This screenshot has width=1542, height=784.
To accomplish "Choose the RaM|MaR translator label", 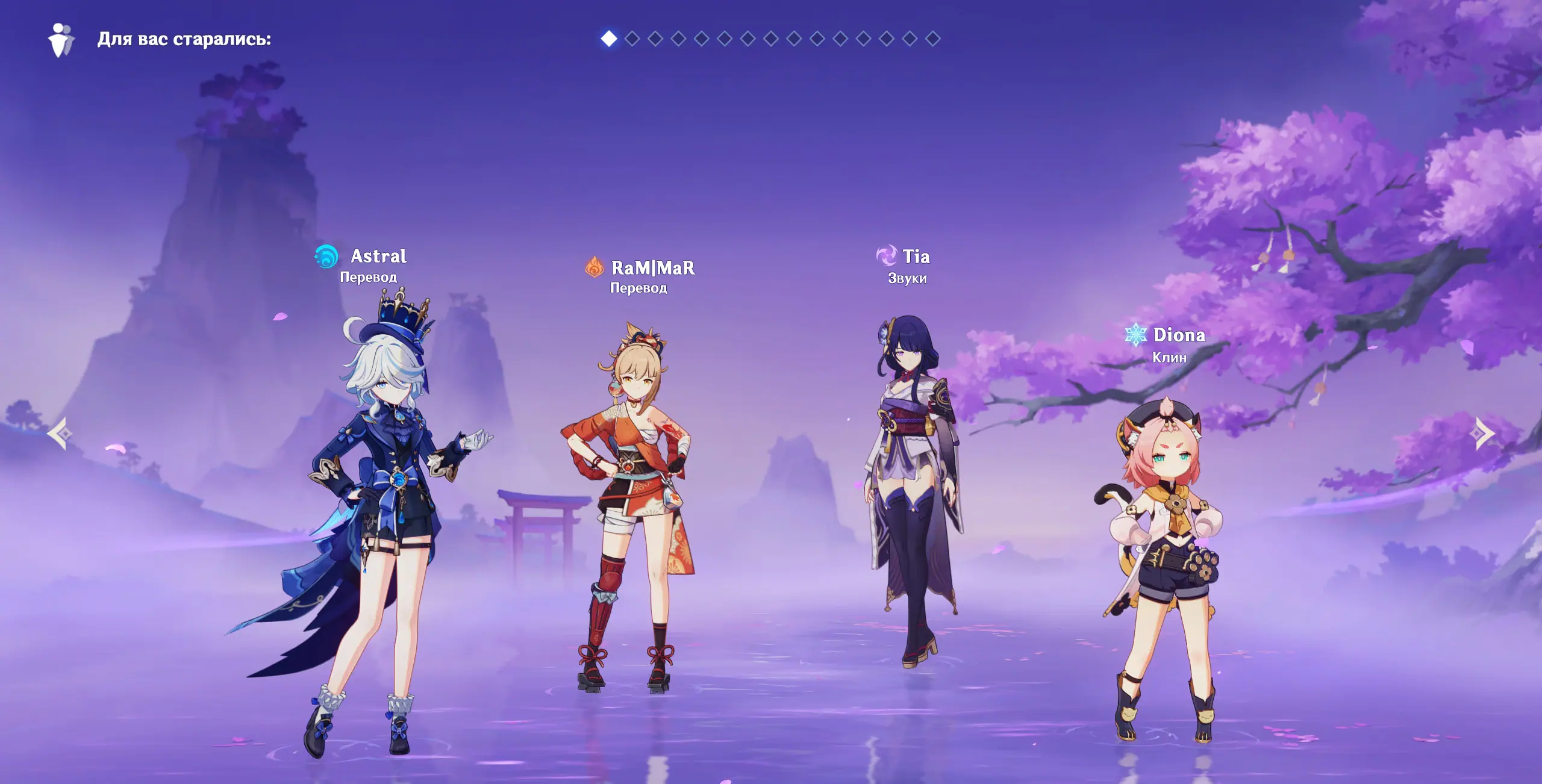I will coord(653,268).
